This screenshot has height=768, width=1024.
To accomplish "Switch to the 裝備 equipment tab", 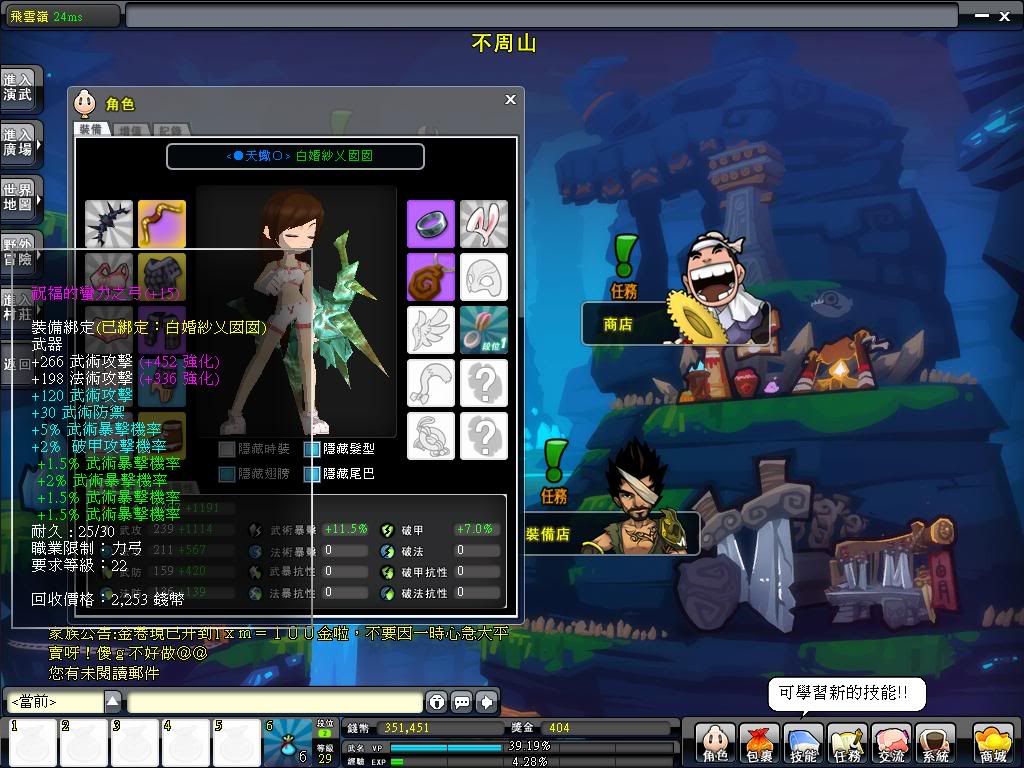I will [90, 130].
